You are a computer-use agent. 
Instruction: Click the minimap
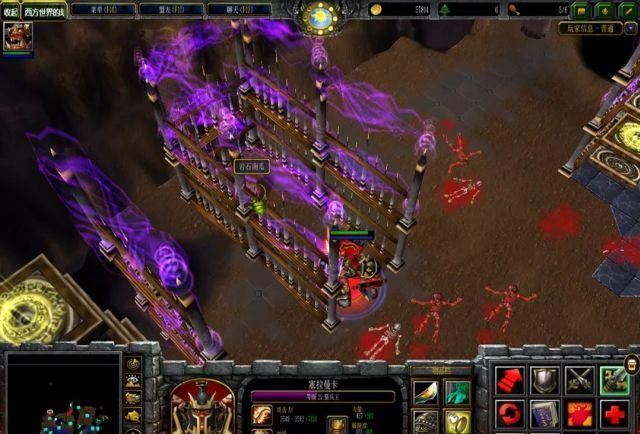62,393
